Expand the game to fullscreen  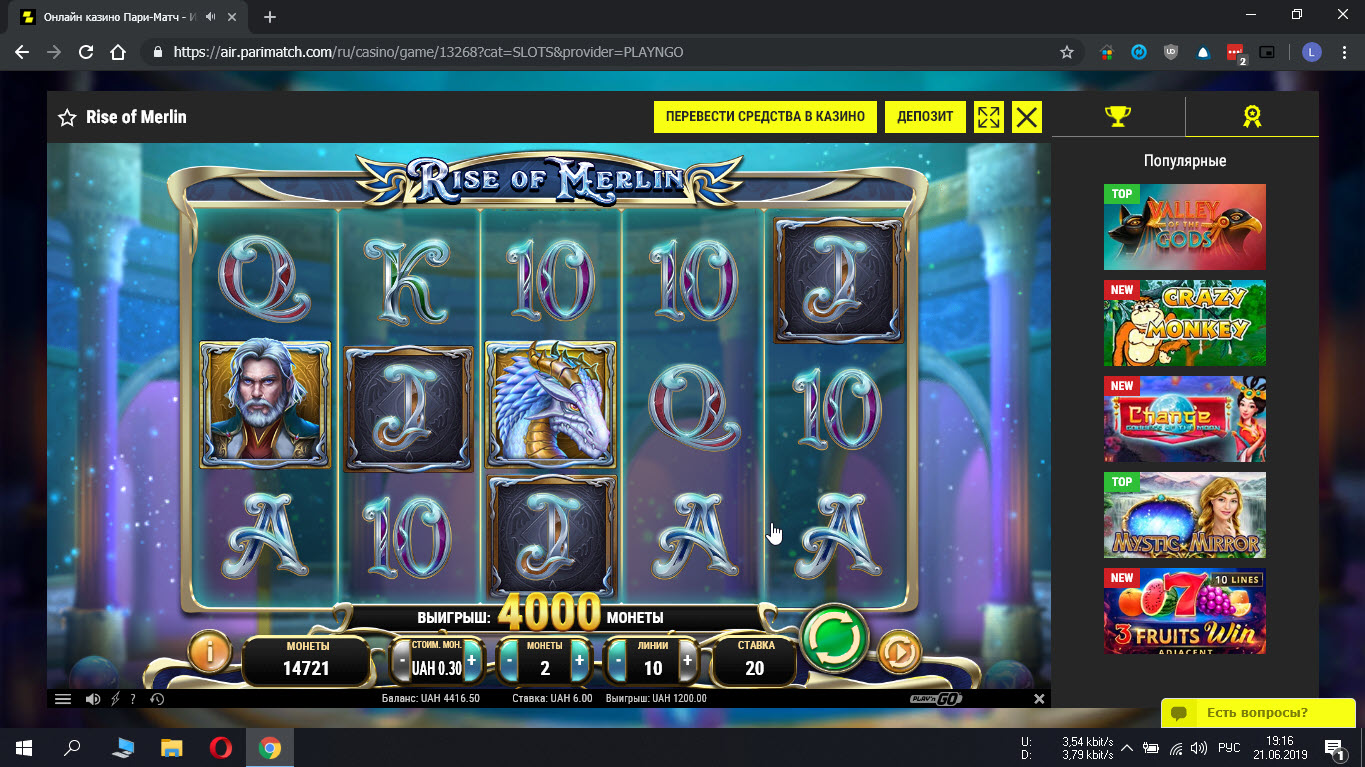coord(988,117)
